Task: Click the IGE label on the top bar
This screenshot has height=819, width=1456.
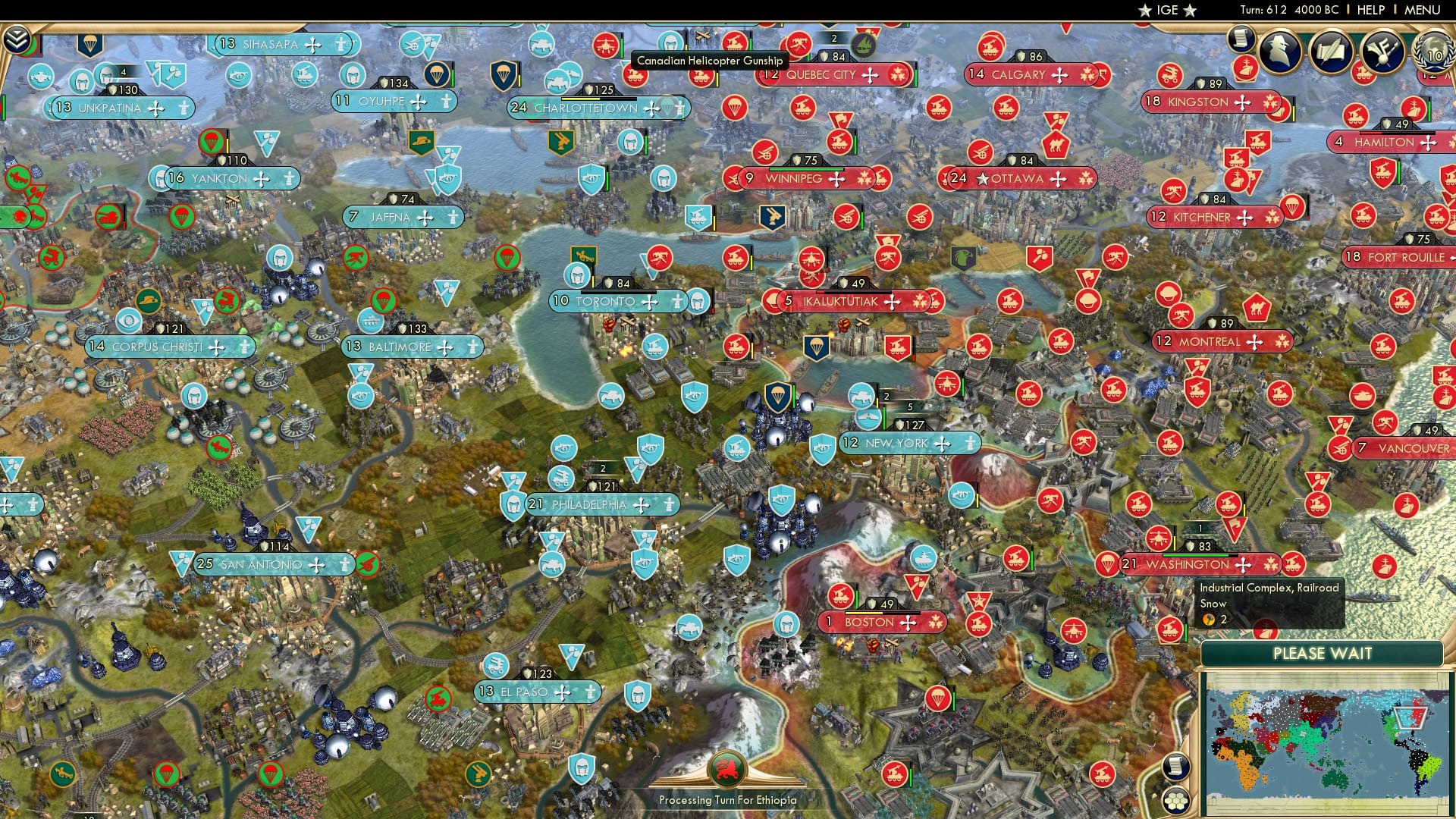Action: click(x=1166, y=11)
